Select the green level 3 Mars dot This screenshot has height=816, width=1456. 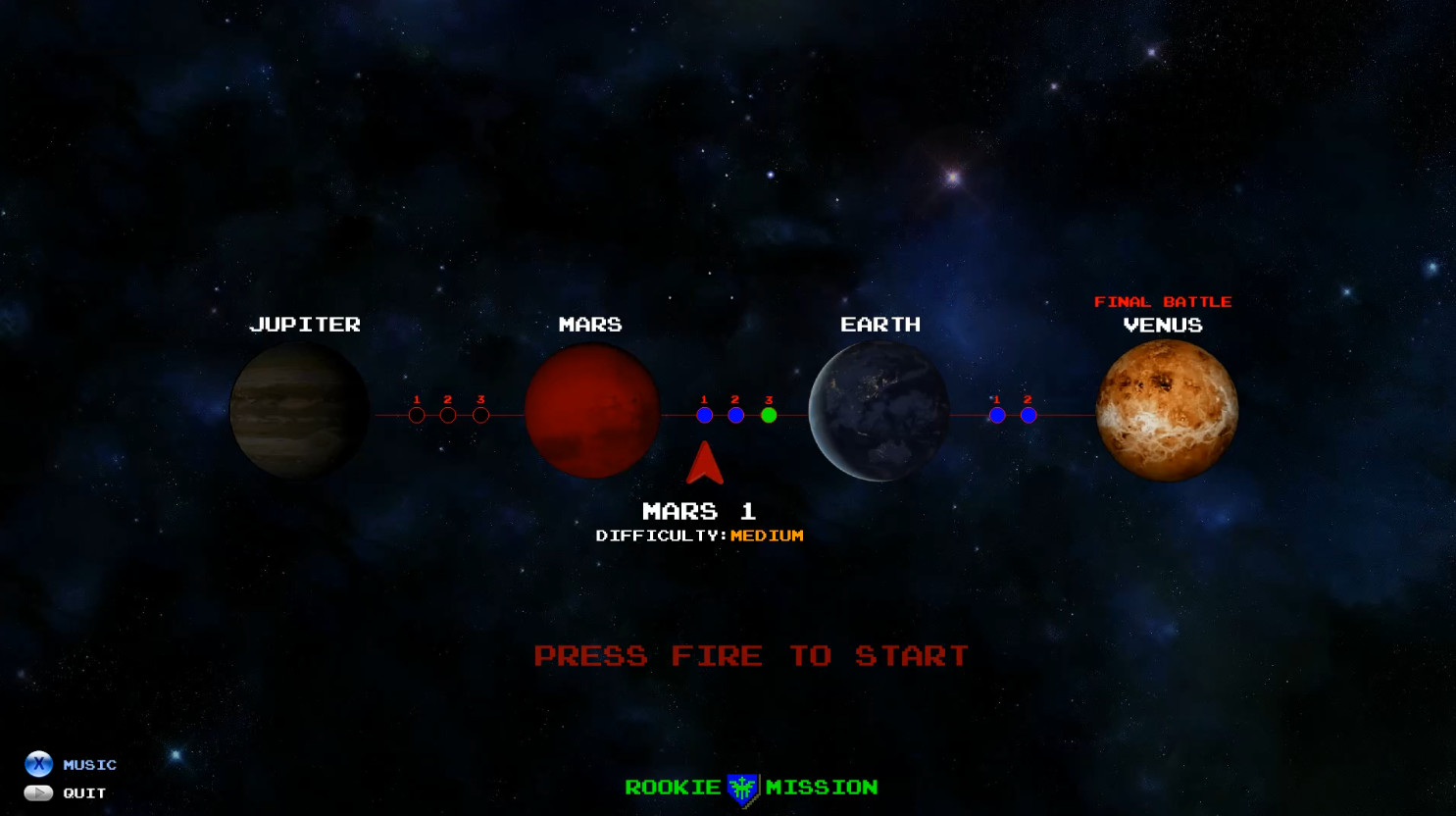(x=769, y=415)
